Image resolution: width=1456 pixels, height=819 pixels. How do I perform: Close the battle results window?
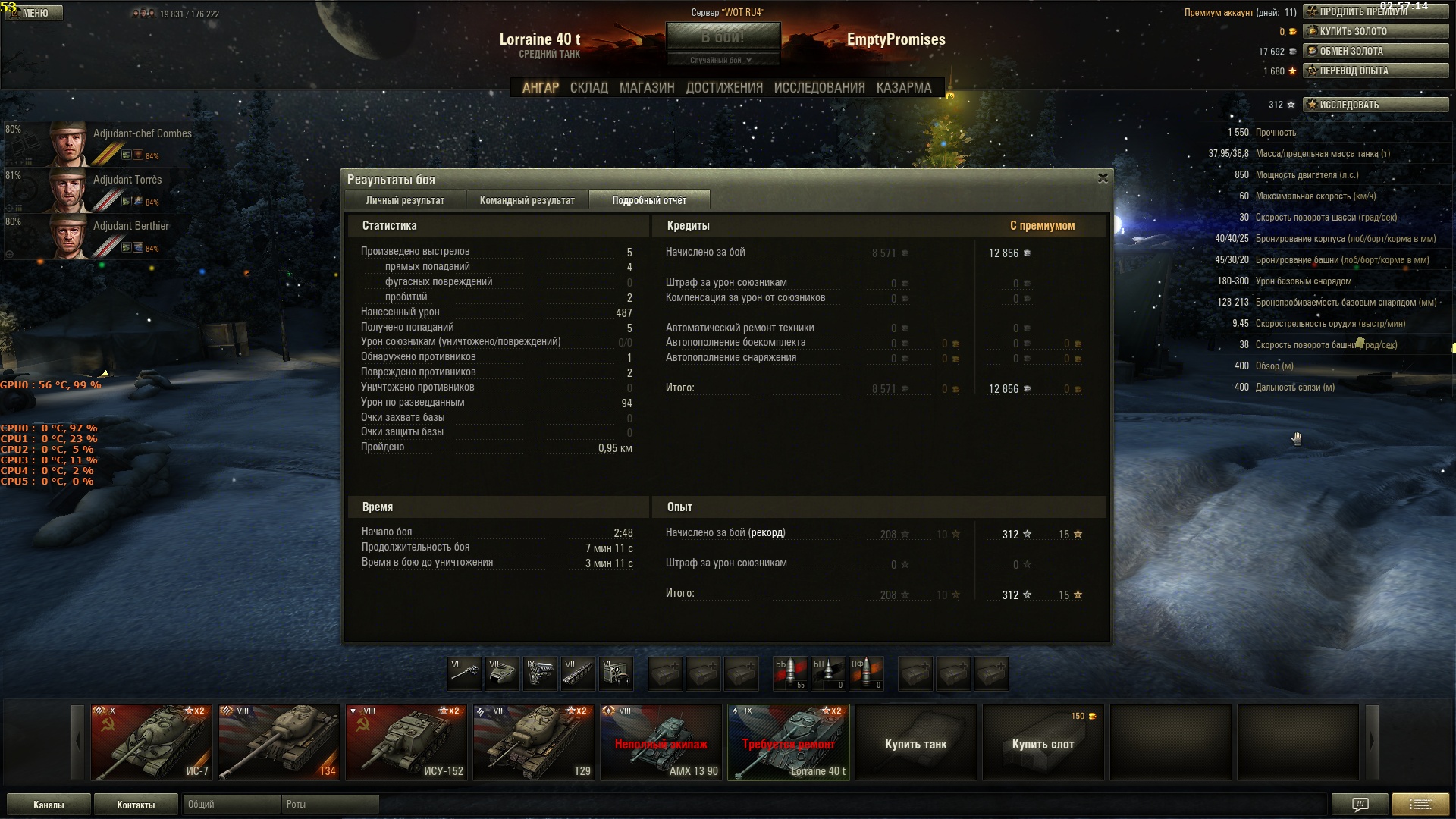(1103, 178)
